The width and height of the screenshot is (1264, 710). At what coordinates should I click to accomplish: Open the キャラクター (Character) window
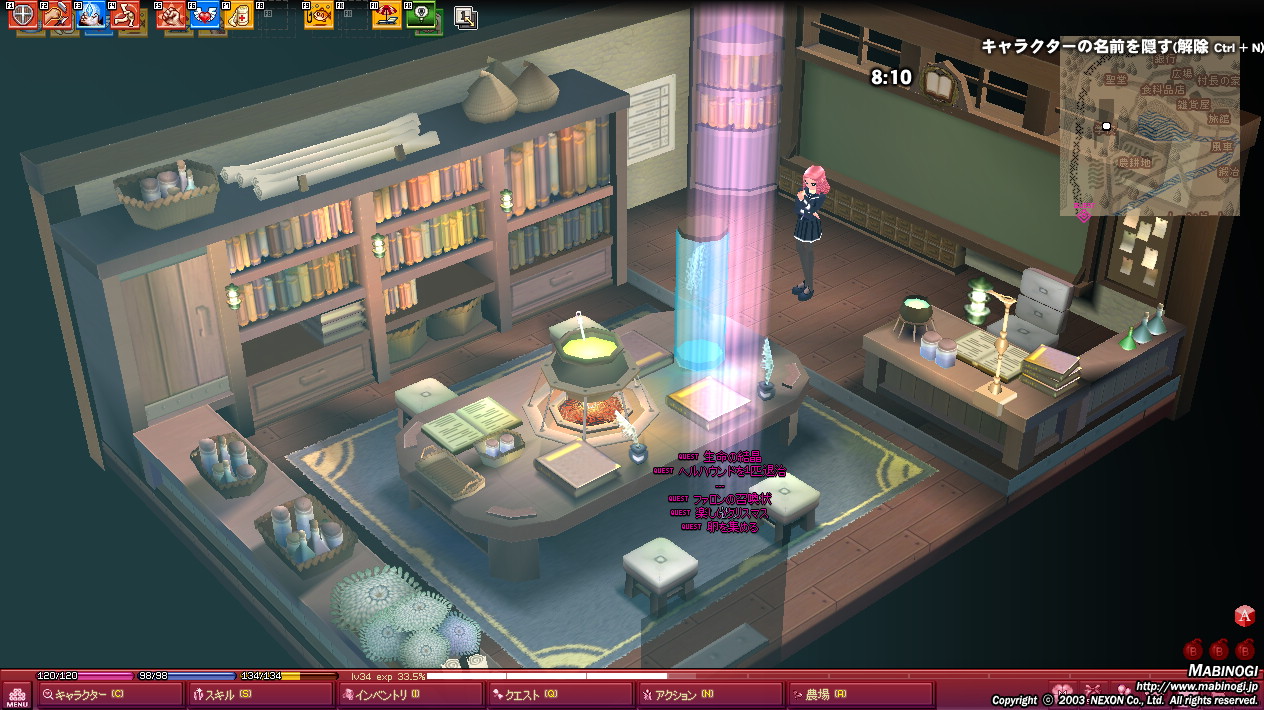pyautogui.click(x=110, y=695)
